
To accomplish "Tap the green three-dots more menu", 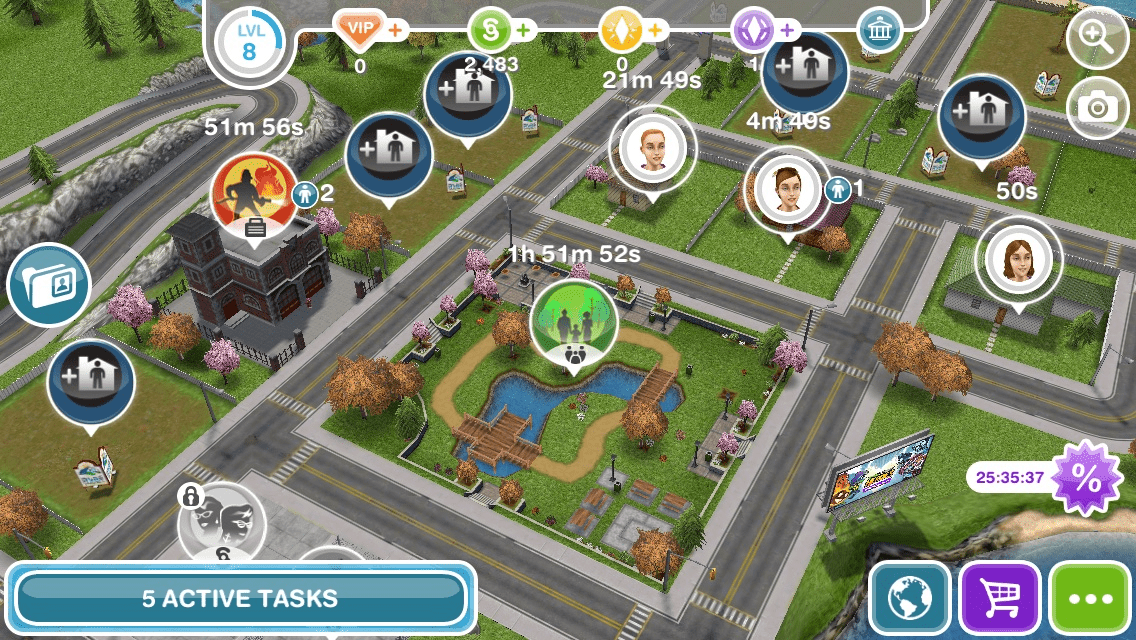I will pyautogui.click(x=1091, y=598).
